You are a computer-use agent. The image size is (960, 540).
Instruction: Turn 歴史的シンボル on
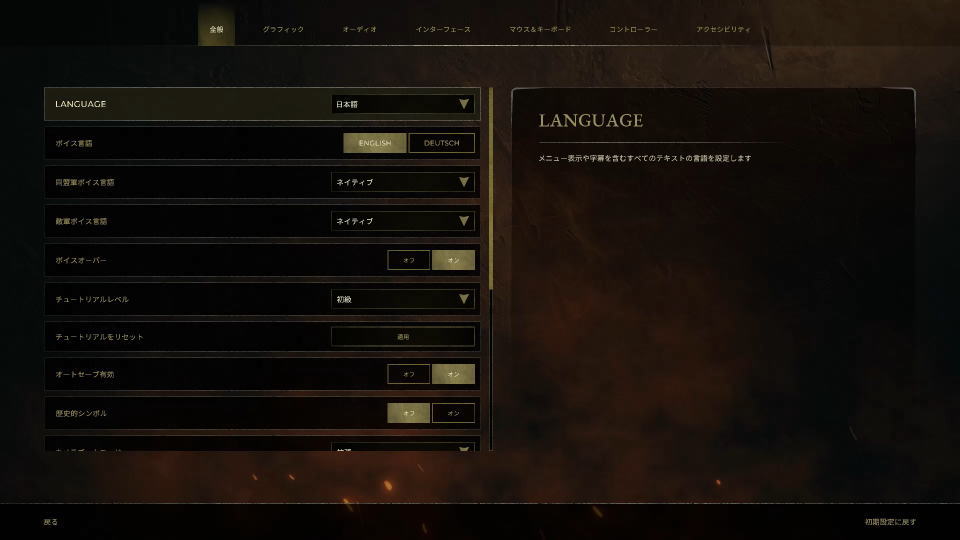[453, 413]
